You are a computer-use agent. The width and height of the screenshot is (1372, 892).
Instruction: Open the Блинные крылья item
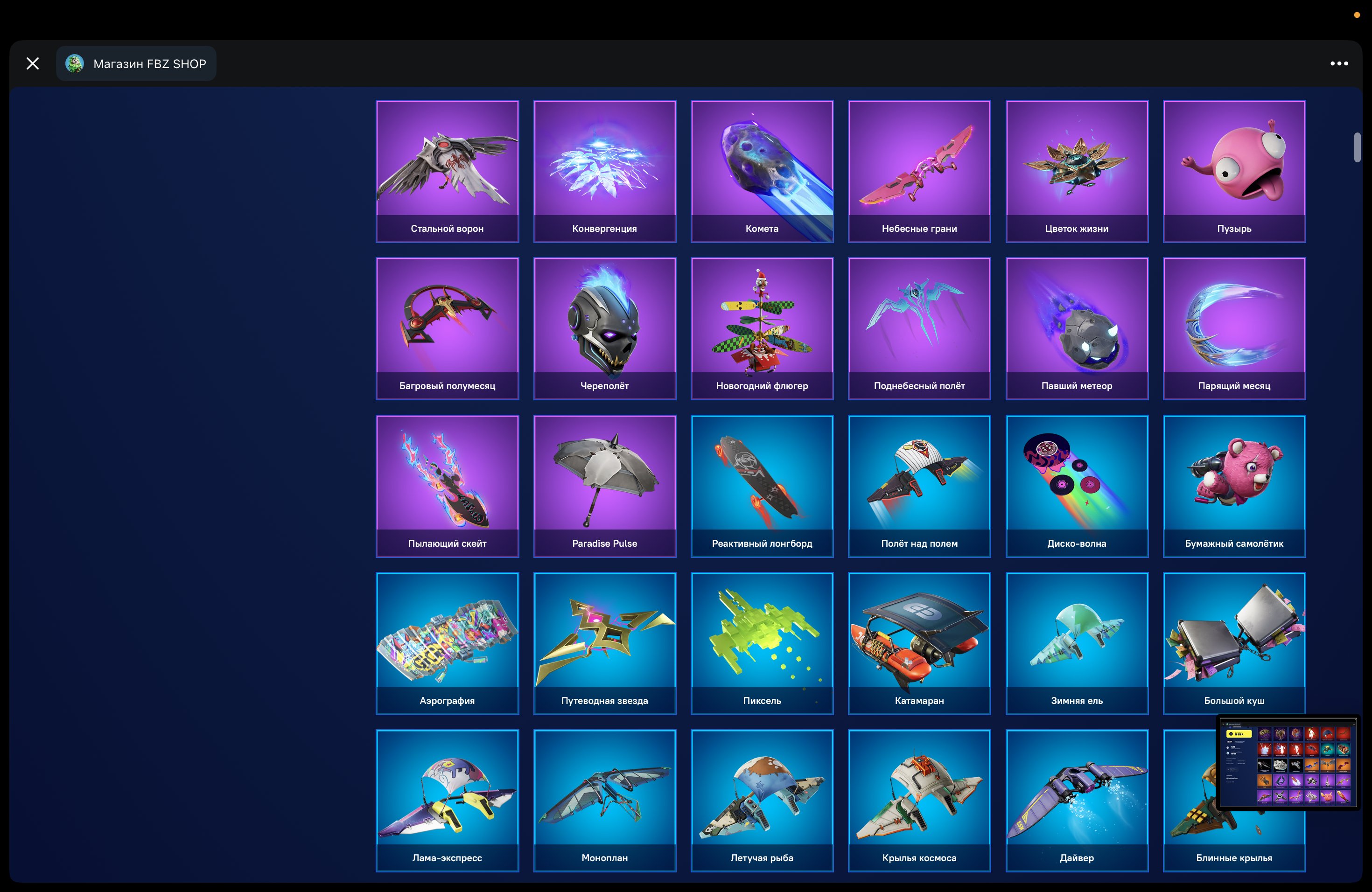(x=1234, y=801)
